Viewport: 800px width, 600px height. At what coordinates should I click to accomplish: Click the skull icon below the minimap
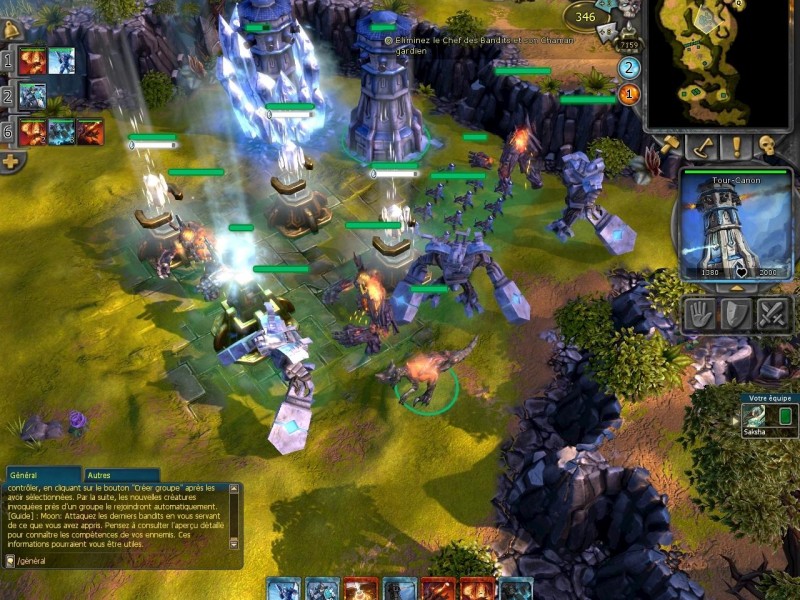coord(768,148)
